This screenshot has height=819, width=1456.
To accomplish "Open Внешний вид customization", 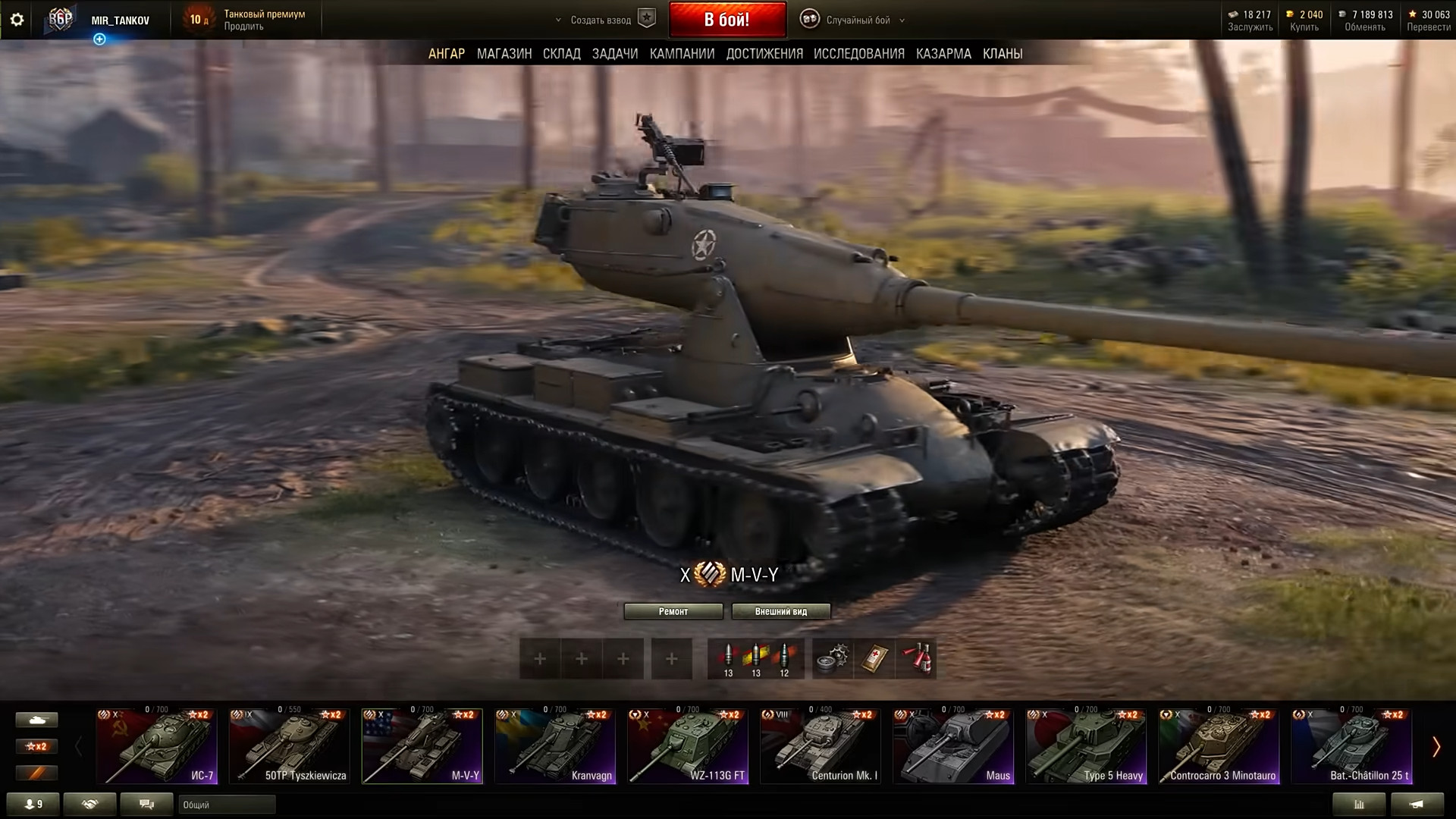I will [780, 611].
